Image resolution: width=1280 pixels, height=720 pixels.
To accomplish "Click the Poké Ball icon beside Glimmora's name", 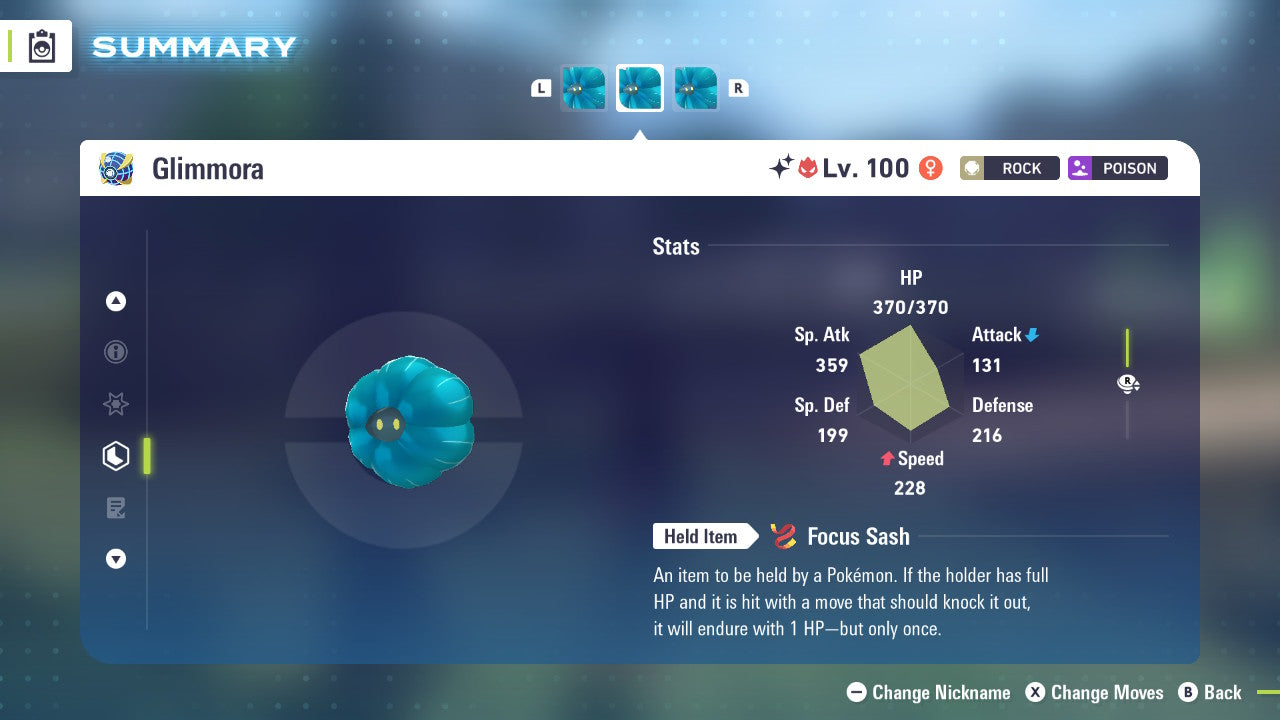I will point(116,169).
